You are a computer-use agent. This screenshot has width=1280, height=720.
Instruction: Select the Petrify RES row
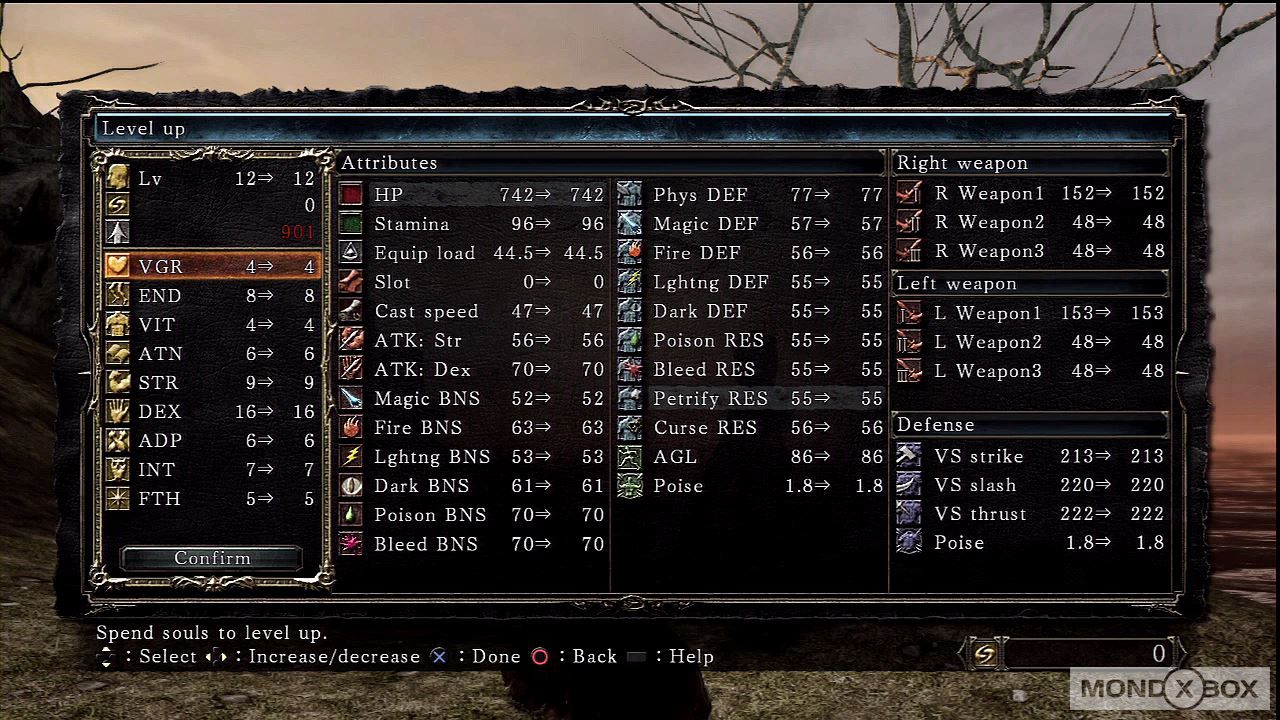[750, 399]
